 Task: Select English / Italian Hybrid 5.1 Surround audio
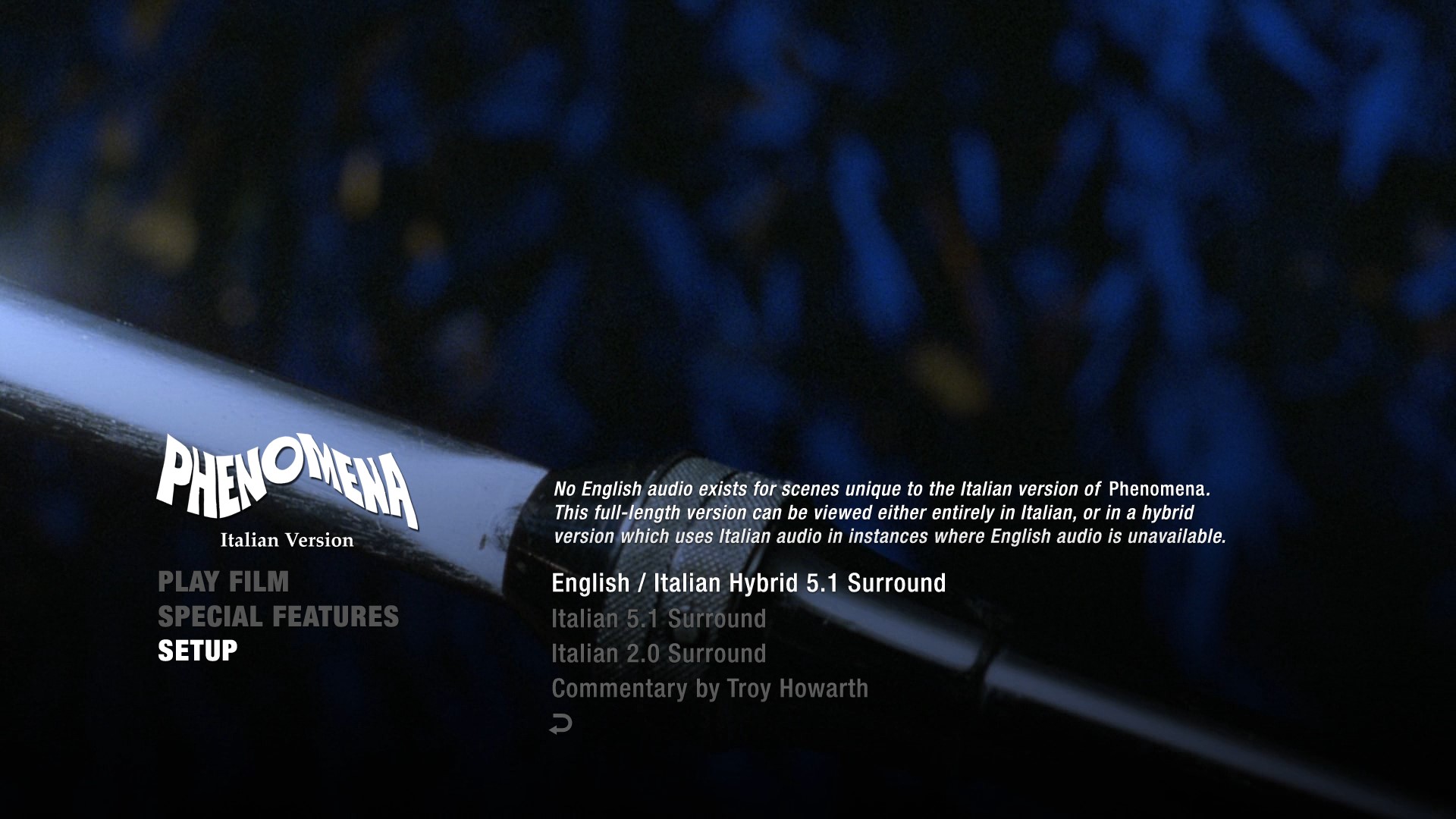click(x=748, y=583)
